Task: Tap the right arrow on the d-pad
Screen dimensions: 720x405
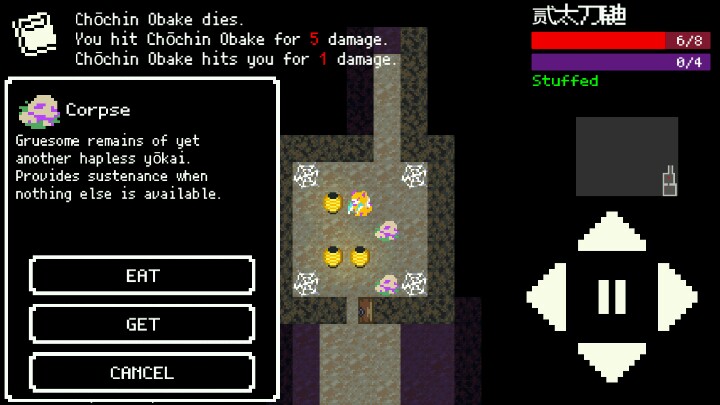Action: [676, 296]
